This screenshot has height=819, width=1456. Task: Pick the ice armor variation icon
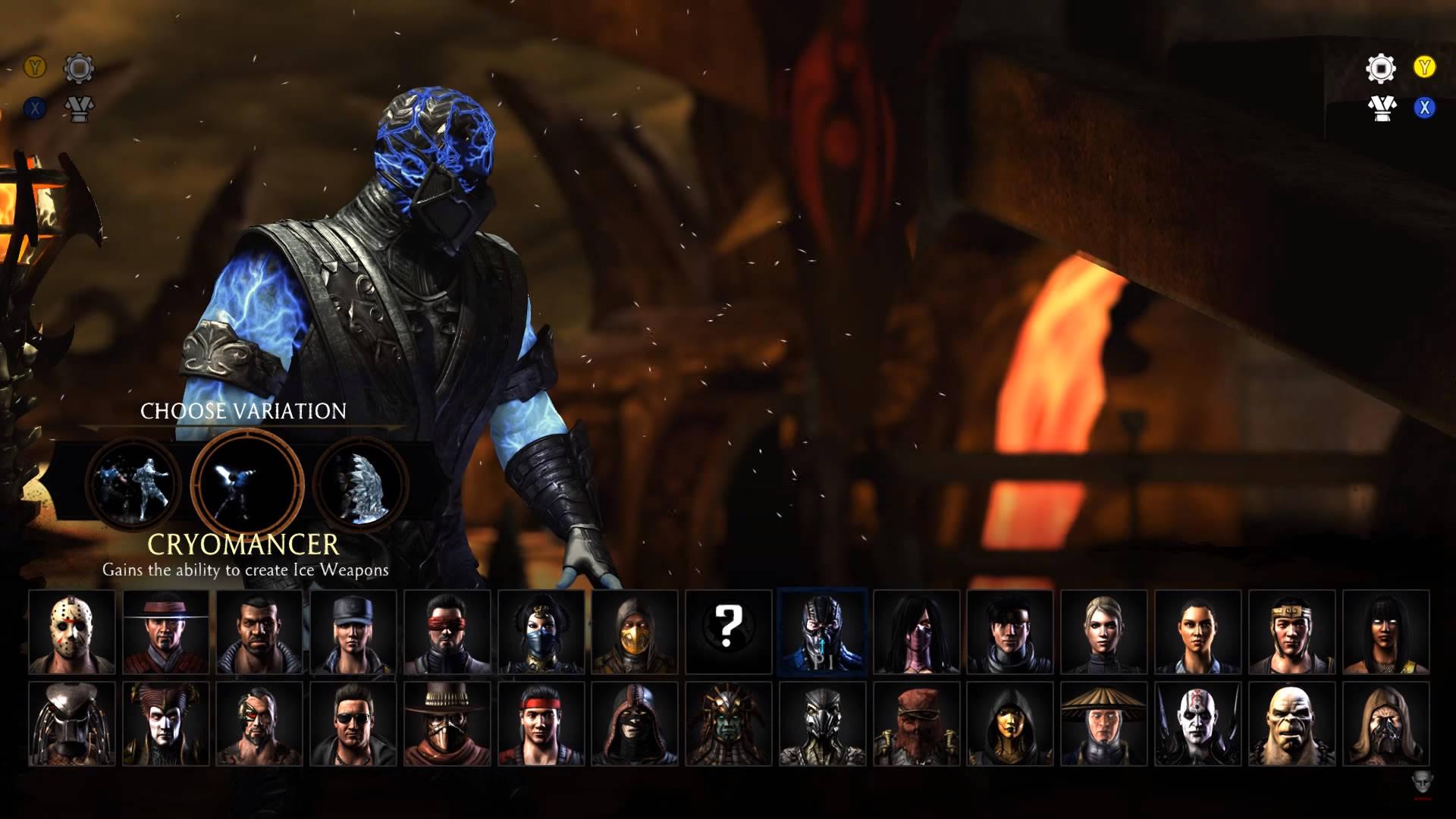[360, 482]
